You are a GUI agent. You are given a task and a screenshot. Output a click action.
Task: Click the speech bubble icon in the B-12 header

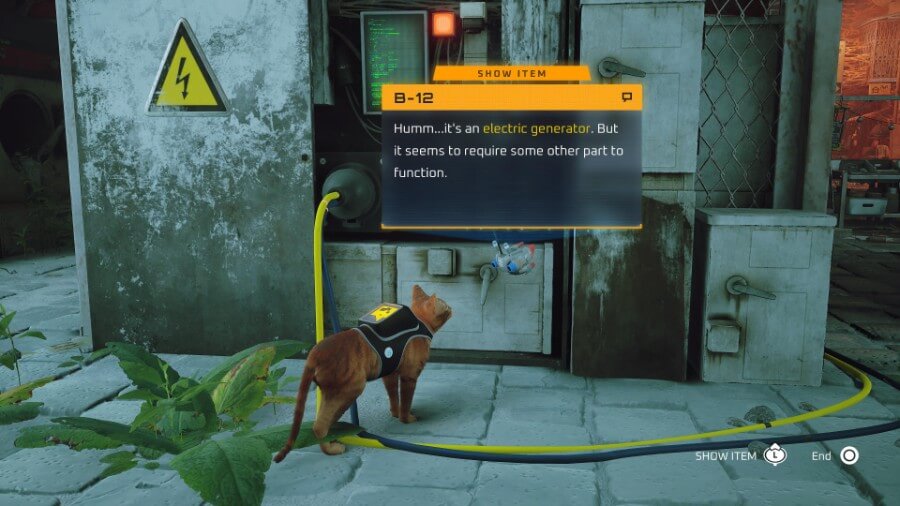pyautogui.click(x=626, y=97)
